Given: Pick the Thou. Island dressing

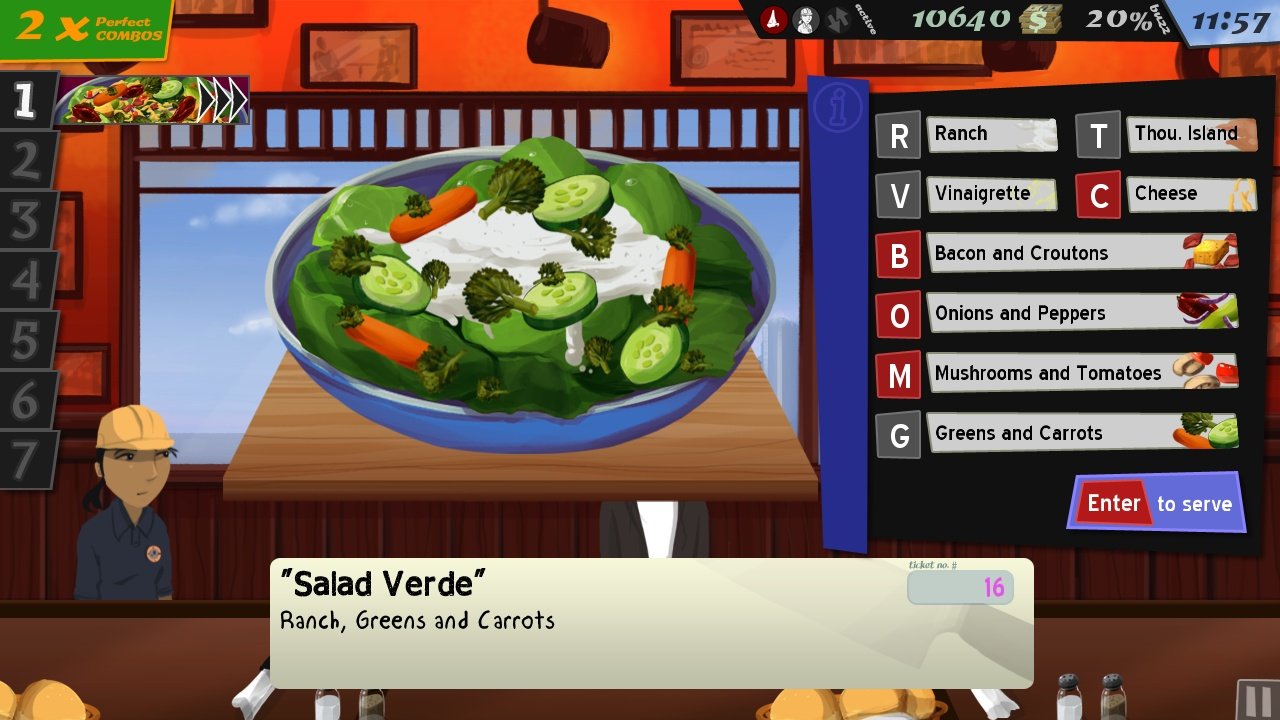Looking at the screenshot, I should pos(1099,134).
